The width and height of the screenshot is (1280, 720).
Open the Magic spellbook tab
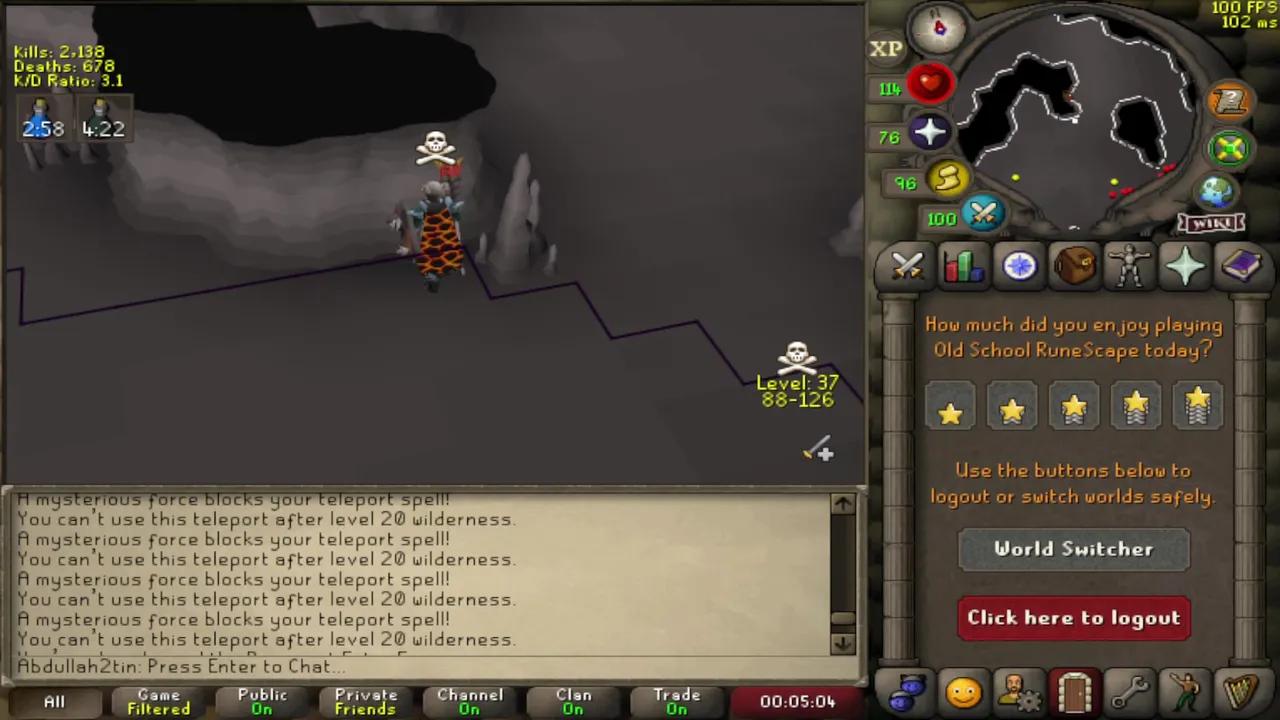(1242, 265)
